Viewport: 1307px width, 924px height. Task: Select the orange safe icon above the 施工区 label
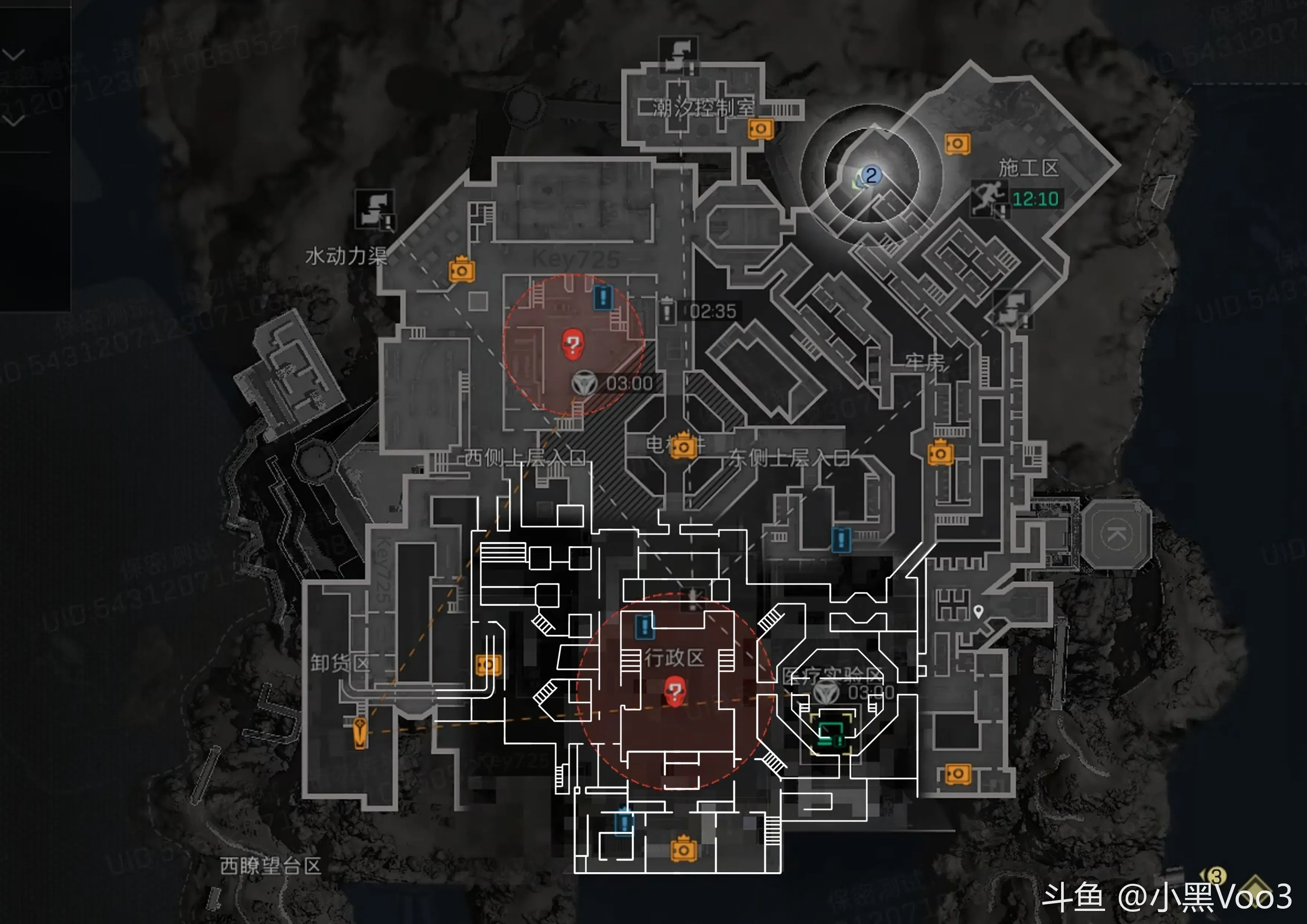pyautogui.click(x=957, y=143)
